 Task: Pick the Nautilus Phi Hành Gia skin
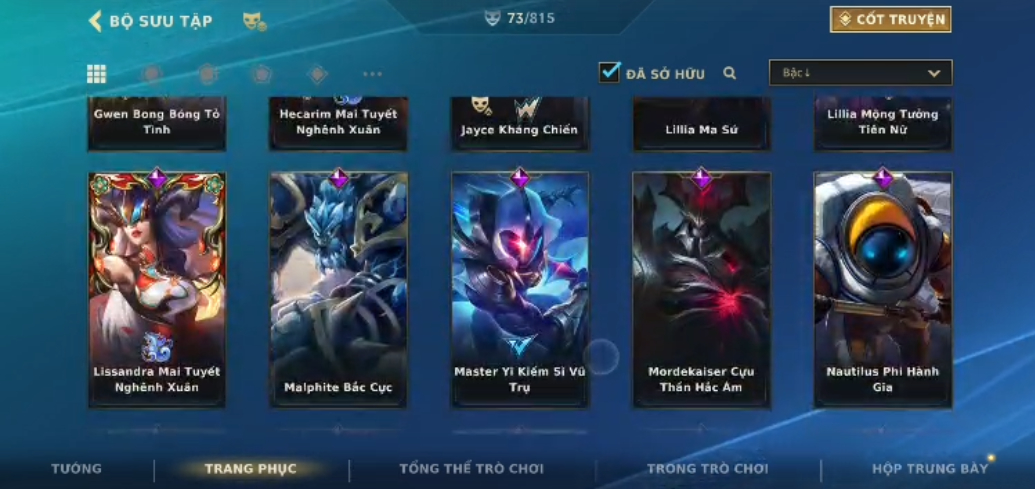(x=883, y=289)
